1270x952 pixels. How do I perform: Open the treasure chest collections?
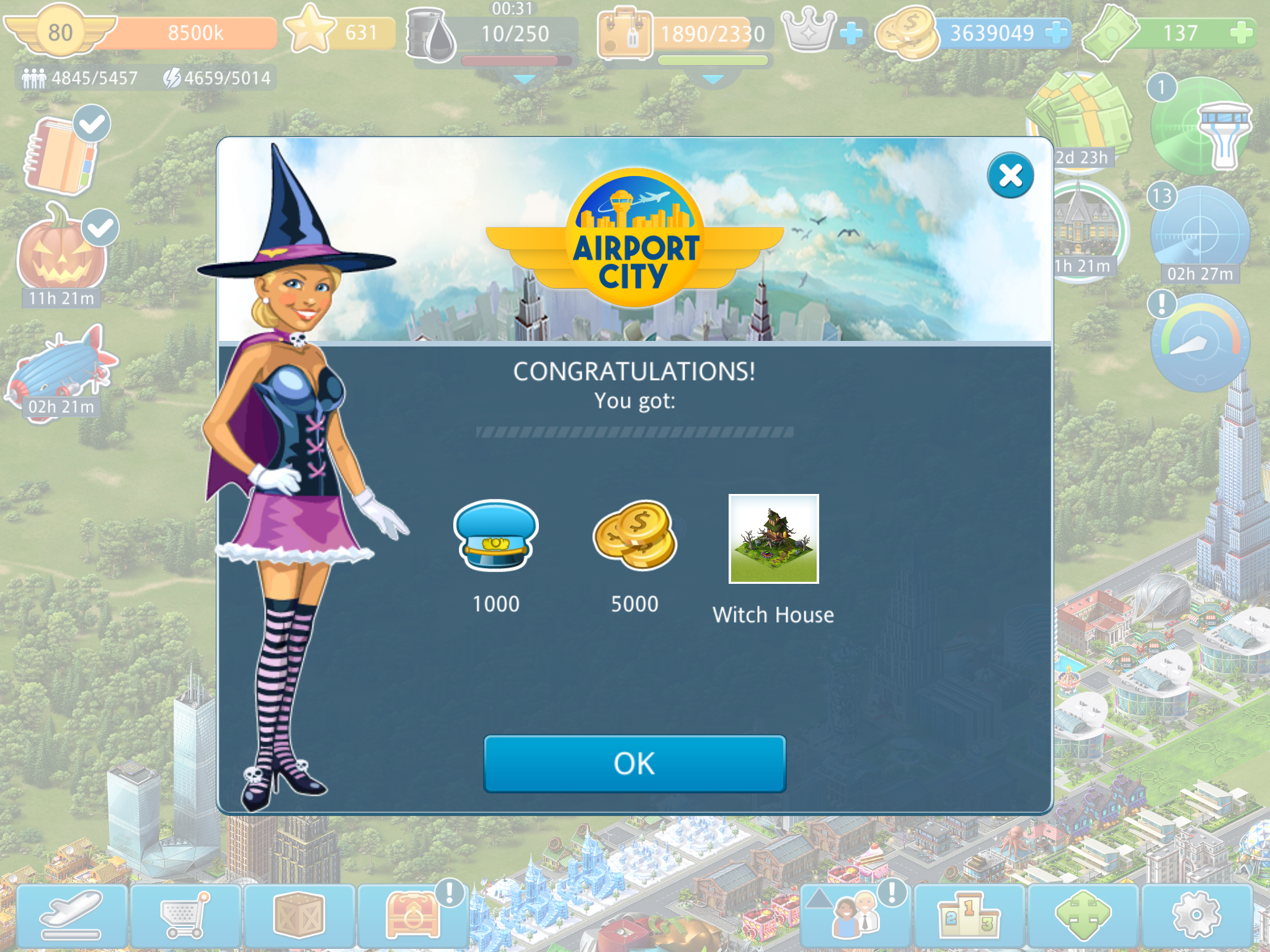[412, 915]
